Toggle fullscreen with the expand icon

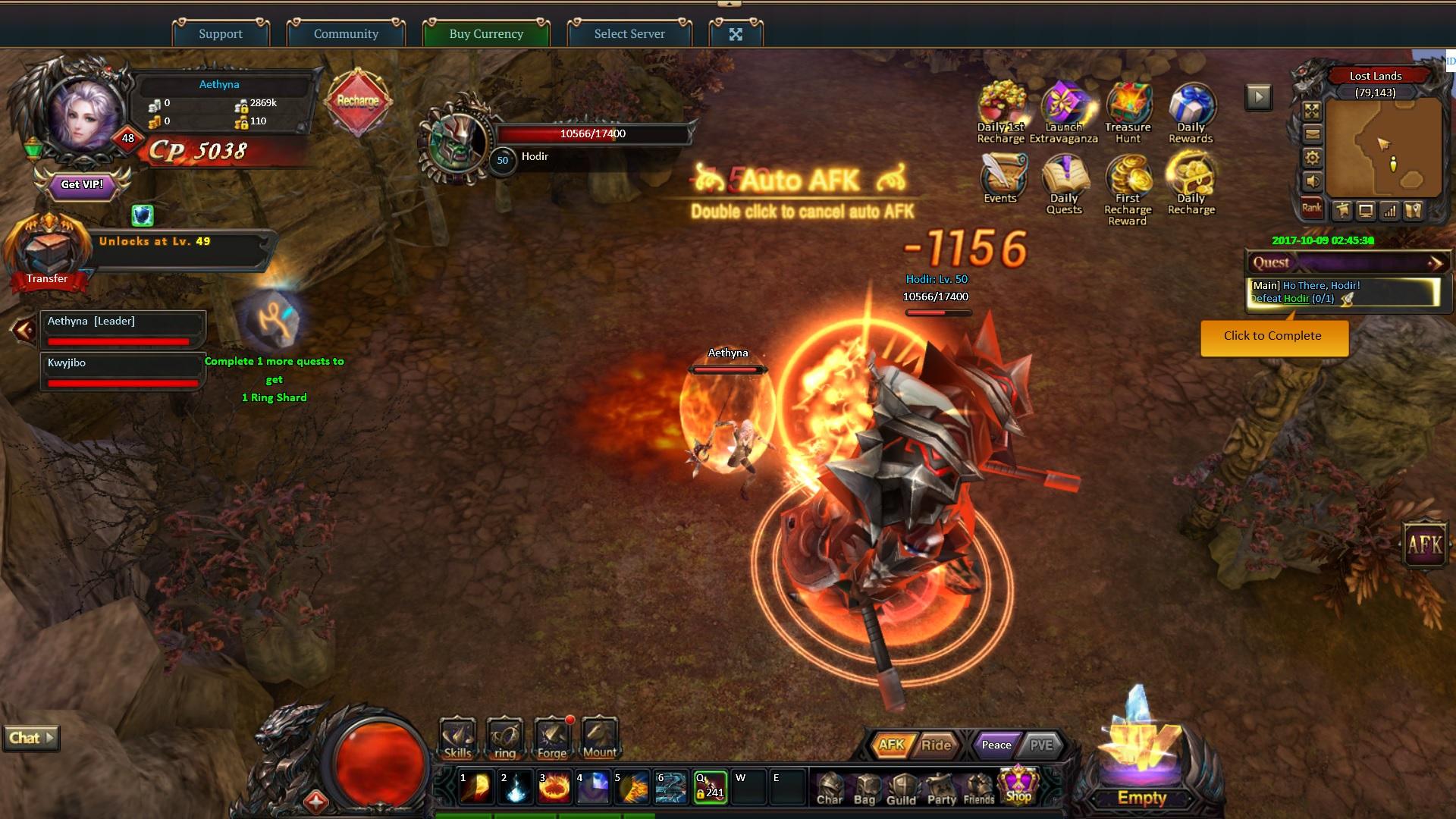point(736,33)
